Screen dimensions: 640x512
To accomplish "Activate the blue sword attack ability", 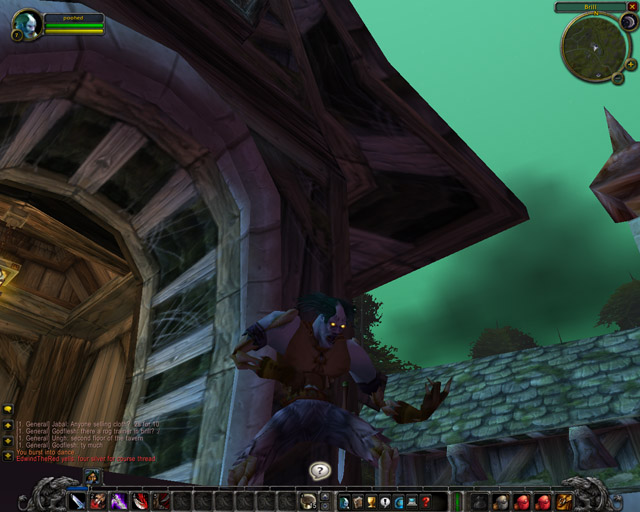I will point(77,501).
